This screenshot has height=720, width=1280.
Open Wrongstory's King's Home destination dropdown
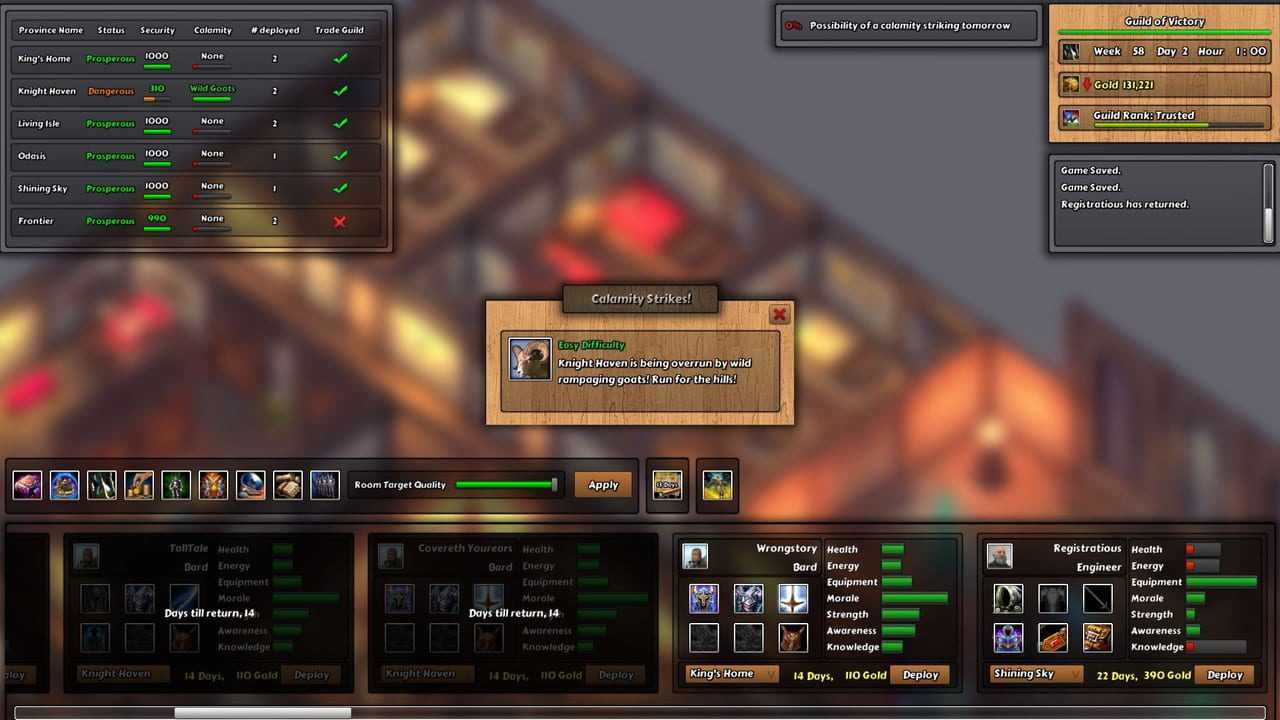pyautogui.click(x=732, y=674)
